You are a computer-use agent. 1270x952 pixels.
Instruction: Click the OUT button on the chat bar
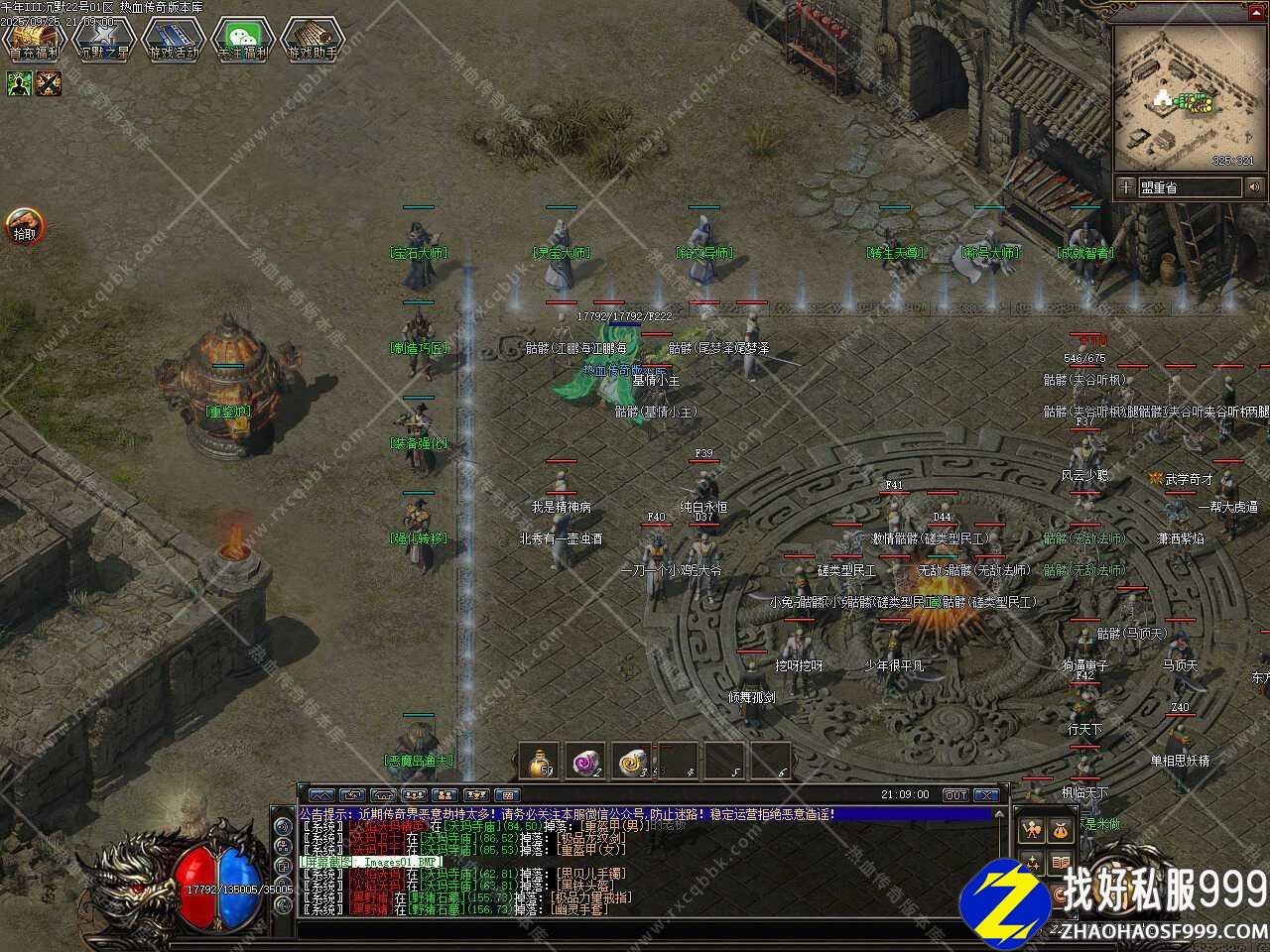[x=955, y=795]
